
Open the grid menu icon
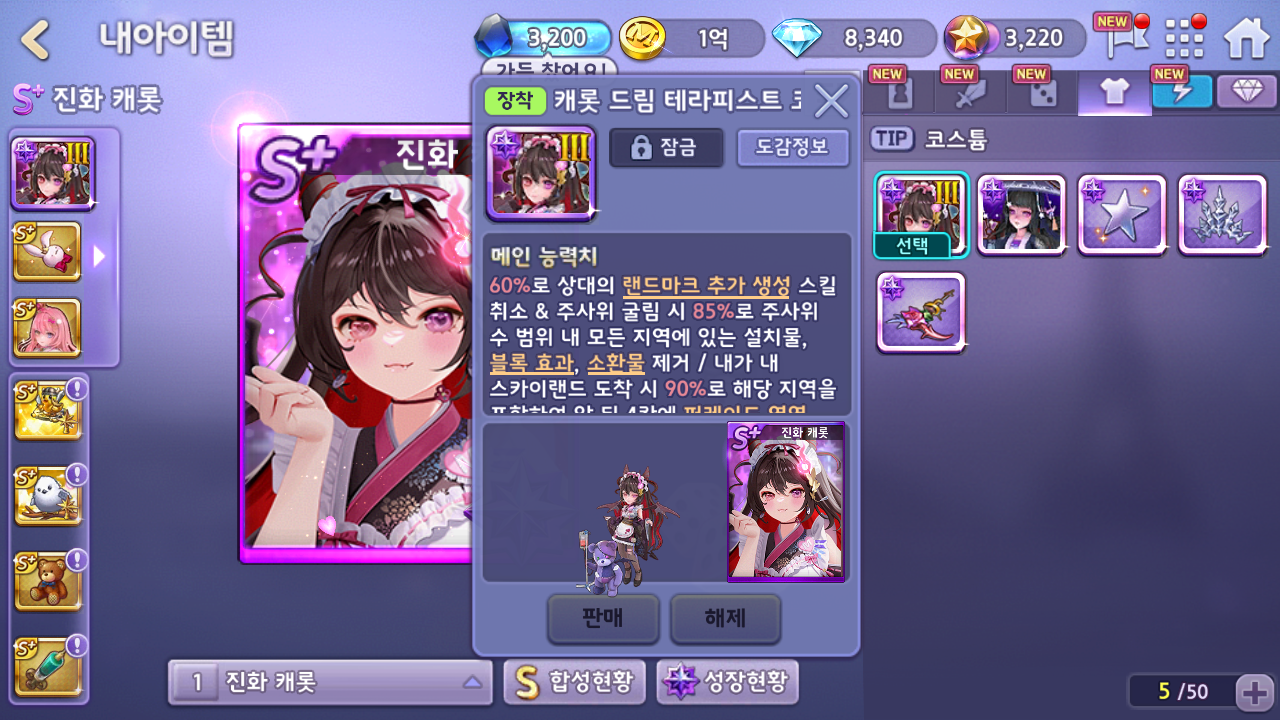(x=1185, y=38)
